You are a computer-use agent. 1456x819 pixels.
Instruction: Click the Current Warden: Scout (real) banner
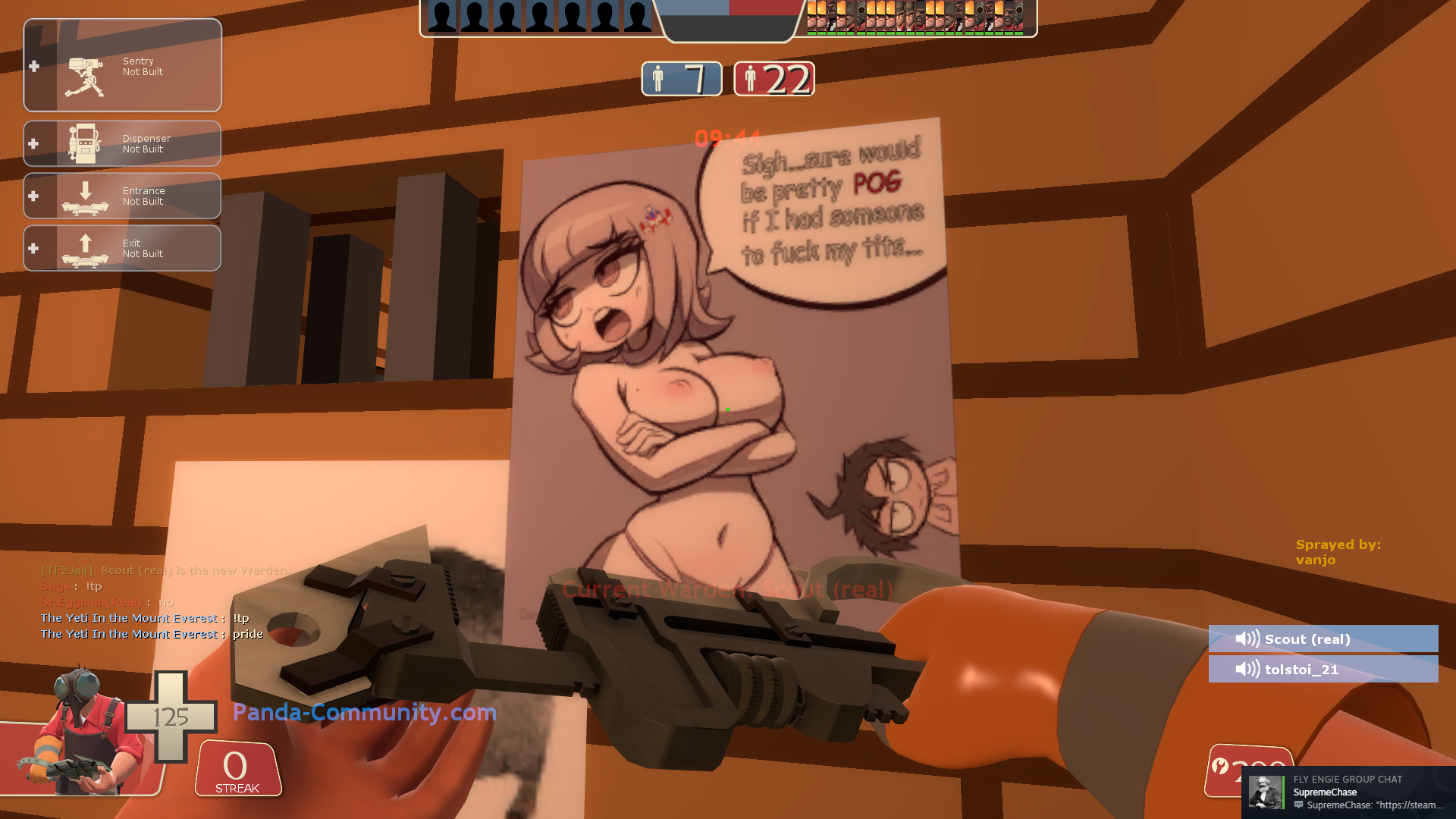pos(726,590)
